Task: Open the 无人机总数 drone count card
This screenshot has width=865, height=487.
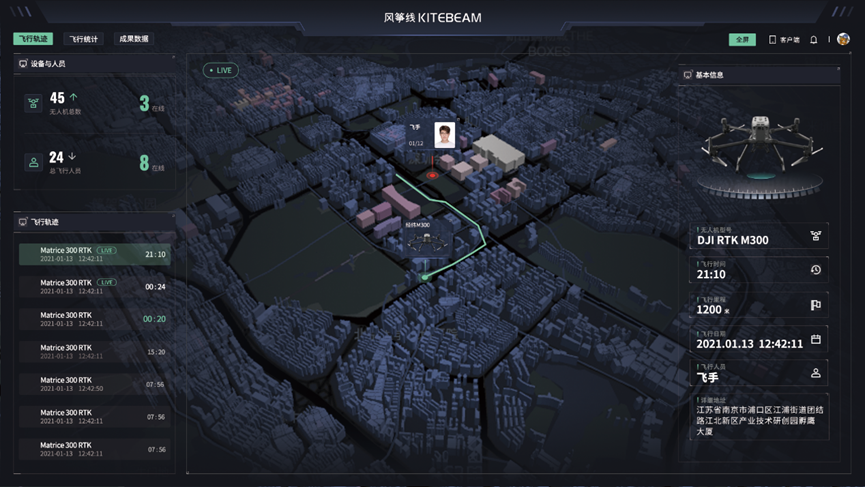Action: (95, 102)
